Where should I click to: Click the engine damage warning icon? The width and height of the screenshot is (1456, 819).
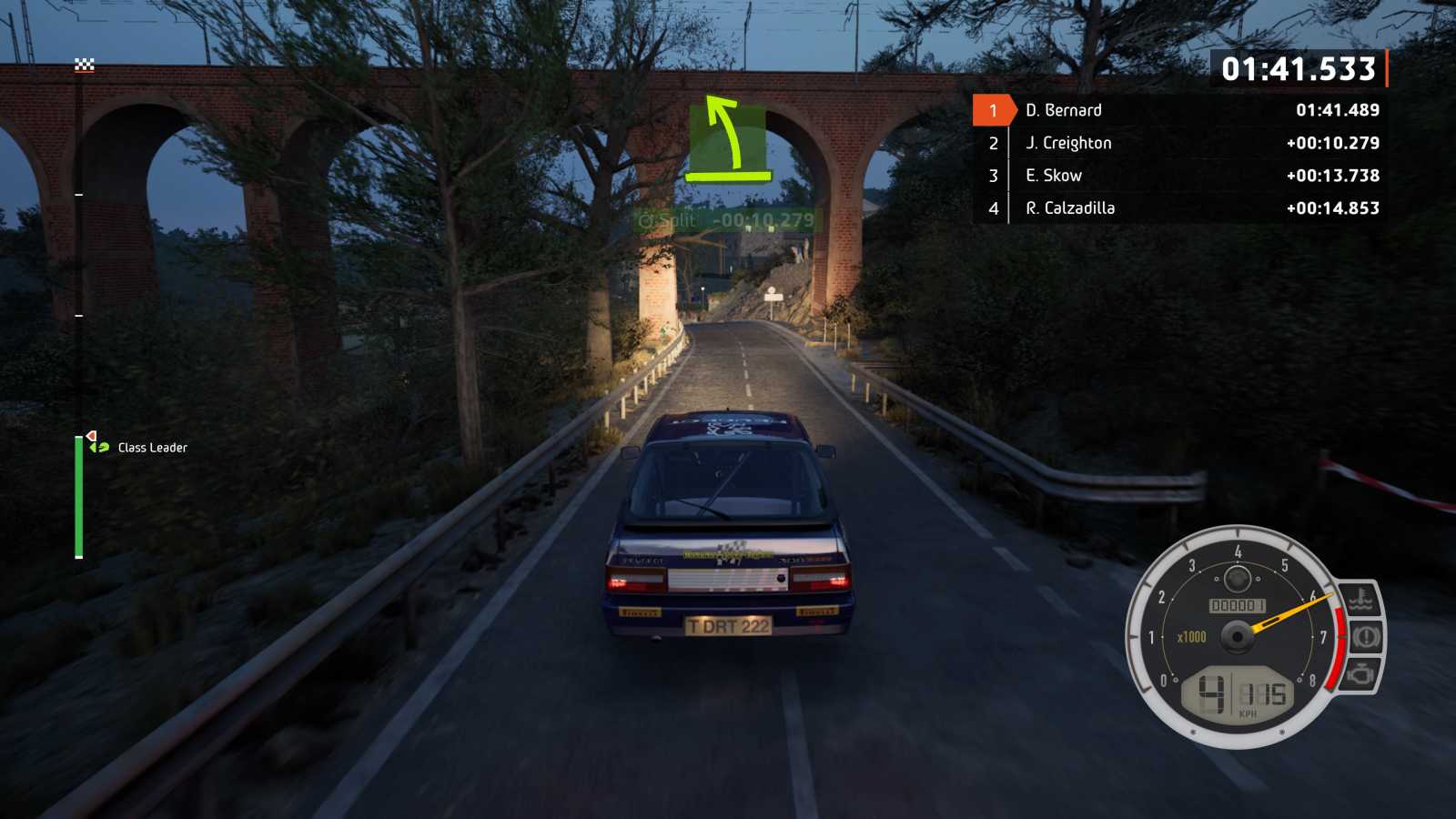pyautogui.click(x=1360, y=674)
